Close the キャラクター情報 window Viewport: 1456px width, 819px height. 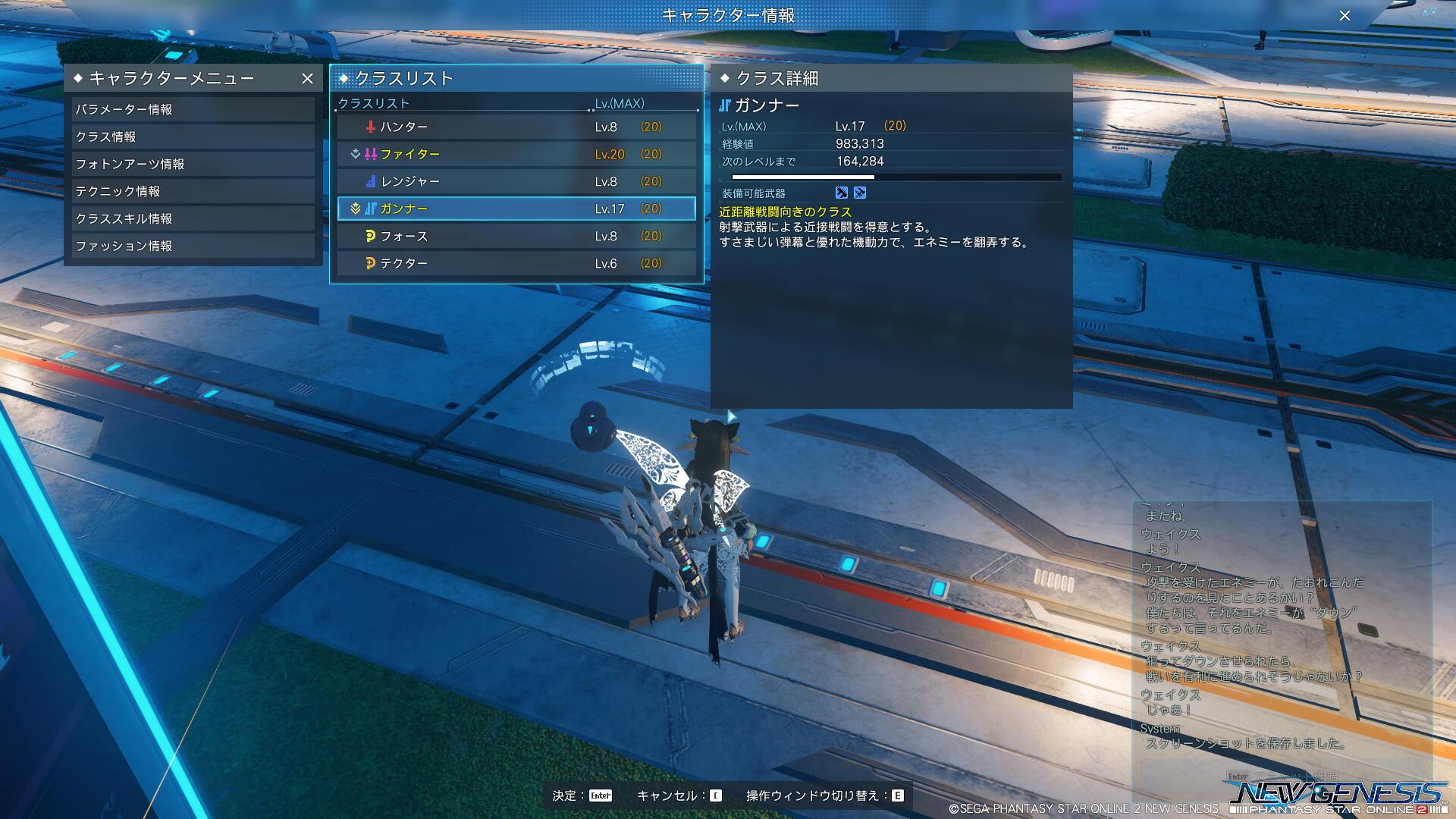point(1345,15)
